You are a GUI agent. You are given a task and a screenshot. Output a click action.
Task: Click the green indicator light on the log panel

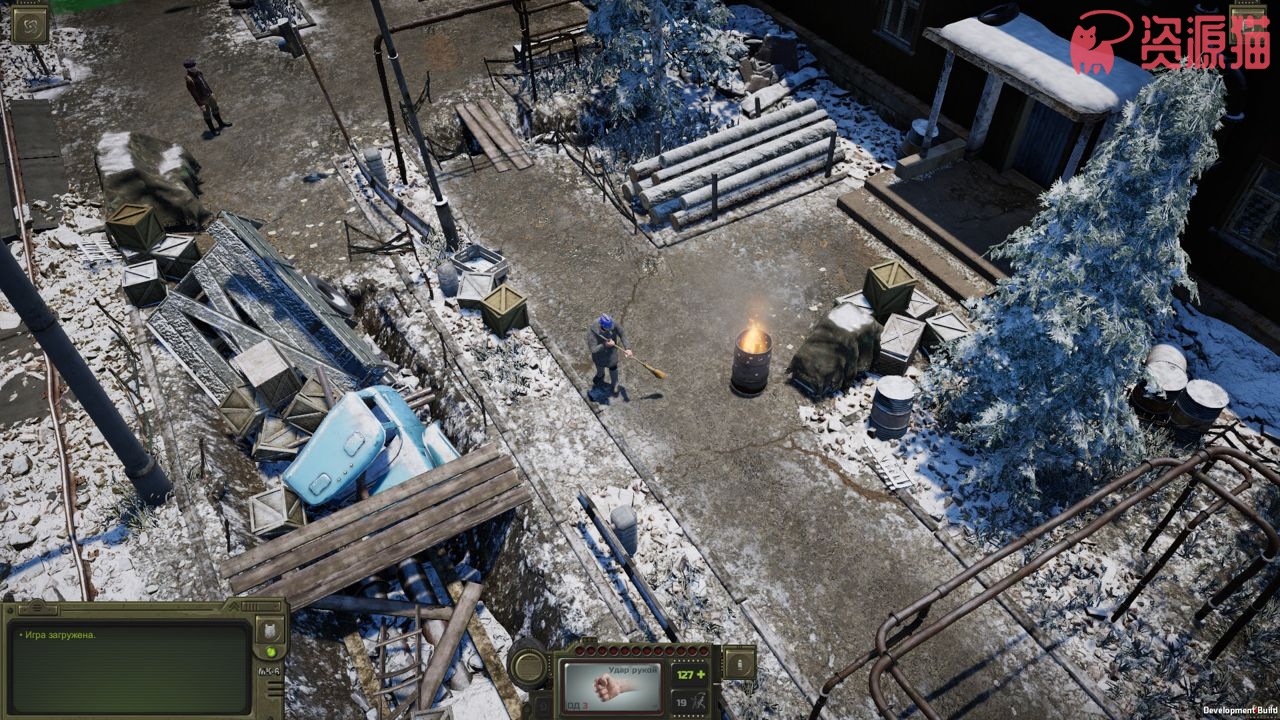click(x=270, y=653)
